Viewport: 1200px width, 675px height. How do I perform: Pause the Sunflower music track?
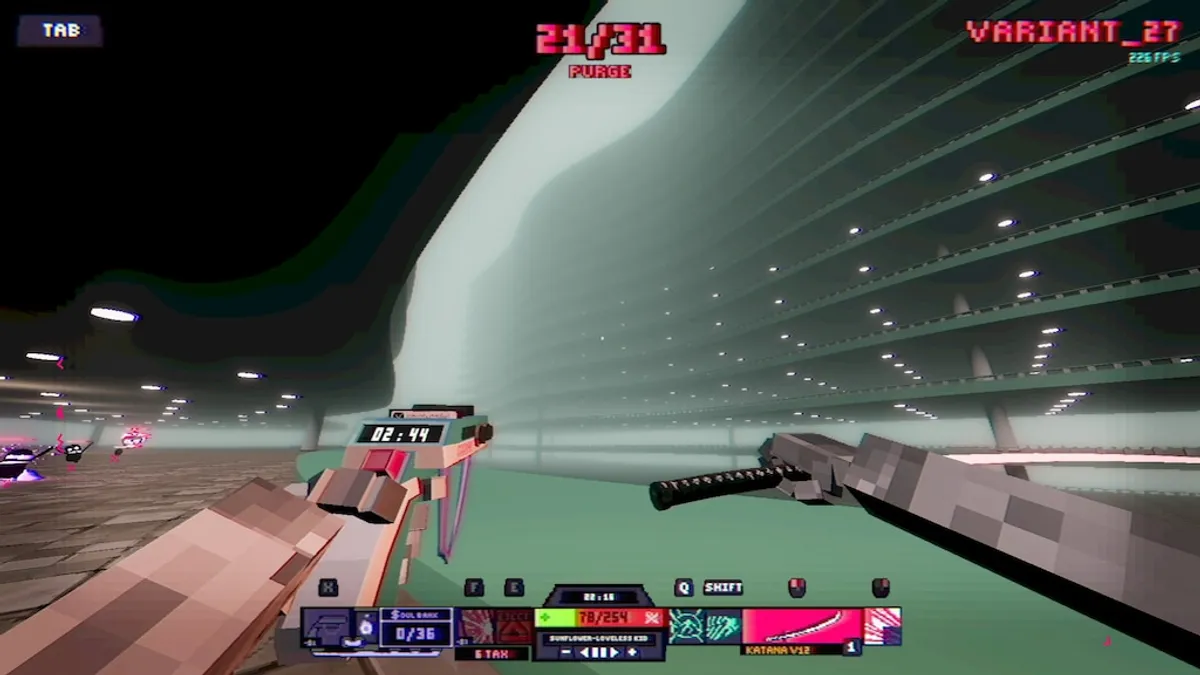599,653
